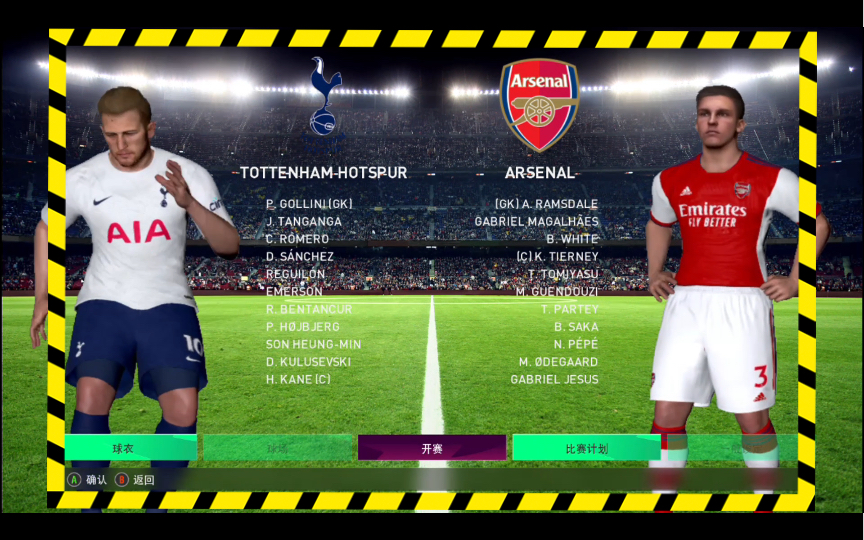Viewport: 864px width, 540px height.
Task: Select the greyed-out 球场 button
Action: [277, 448]
